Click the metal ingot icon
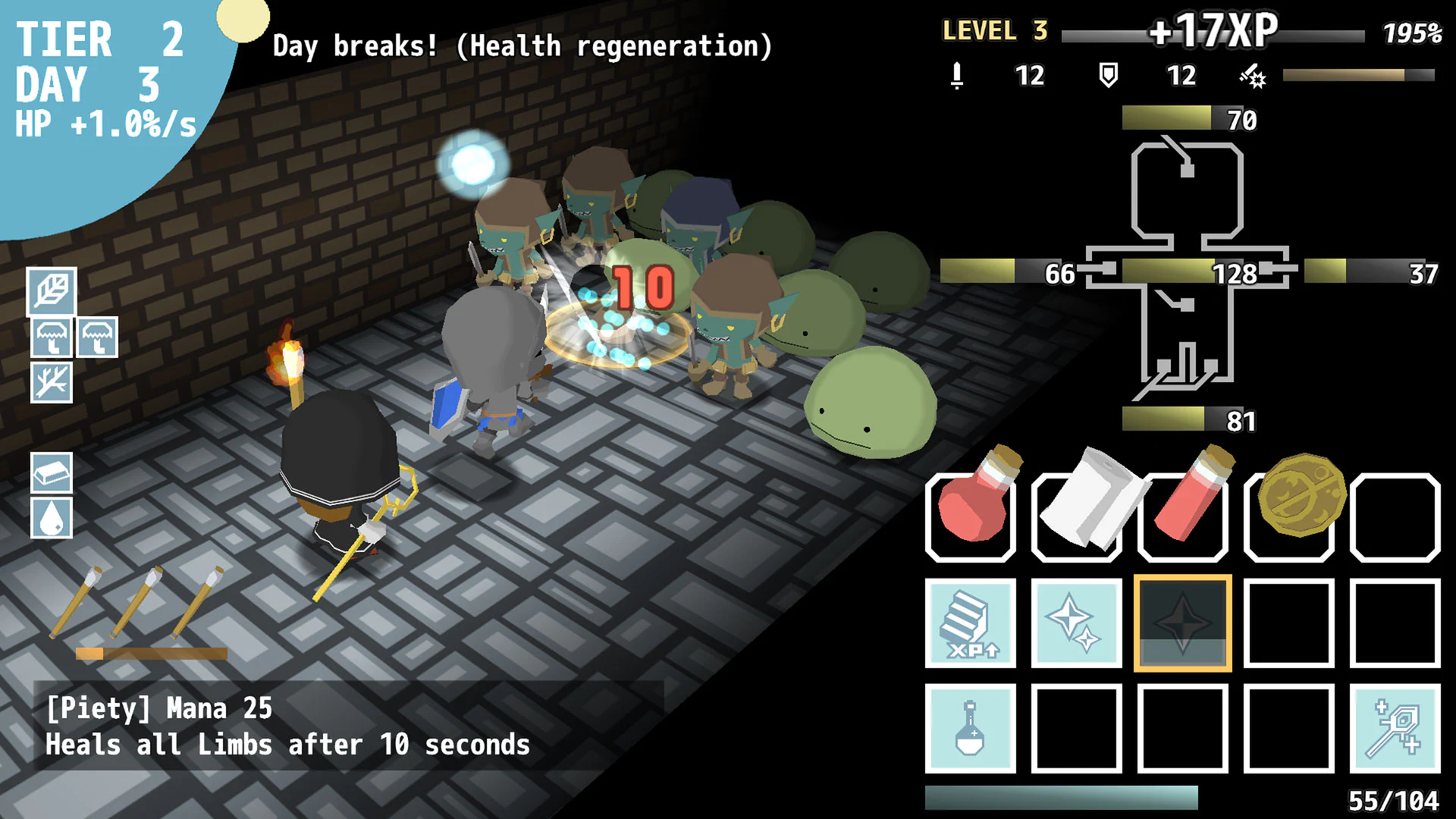 52,474
